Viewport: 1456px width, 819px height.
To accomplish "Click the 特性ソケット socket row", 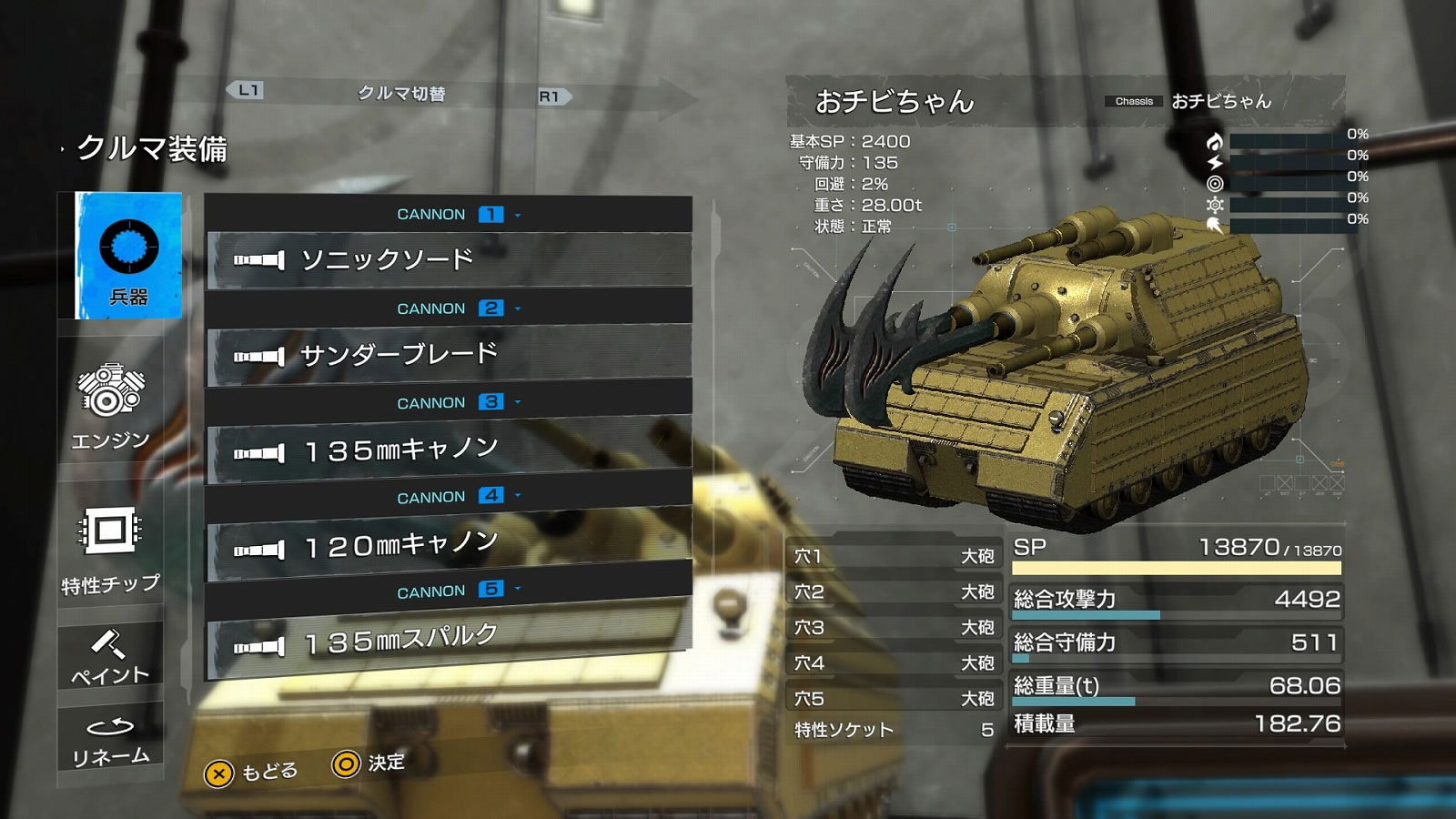I will [894, 730].
